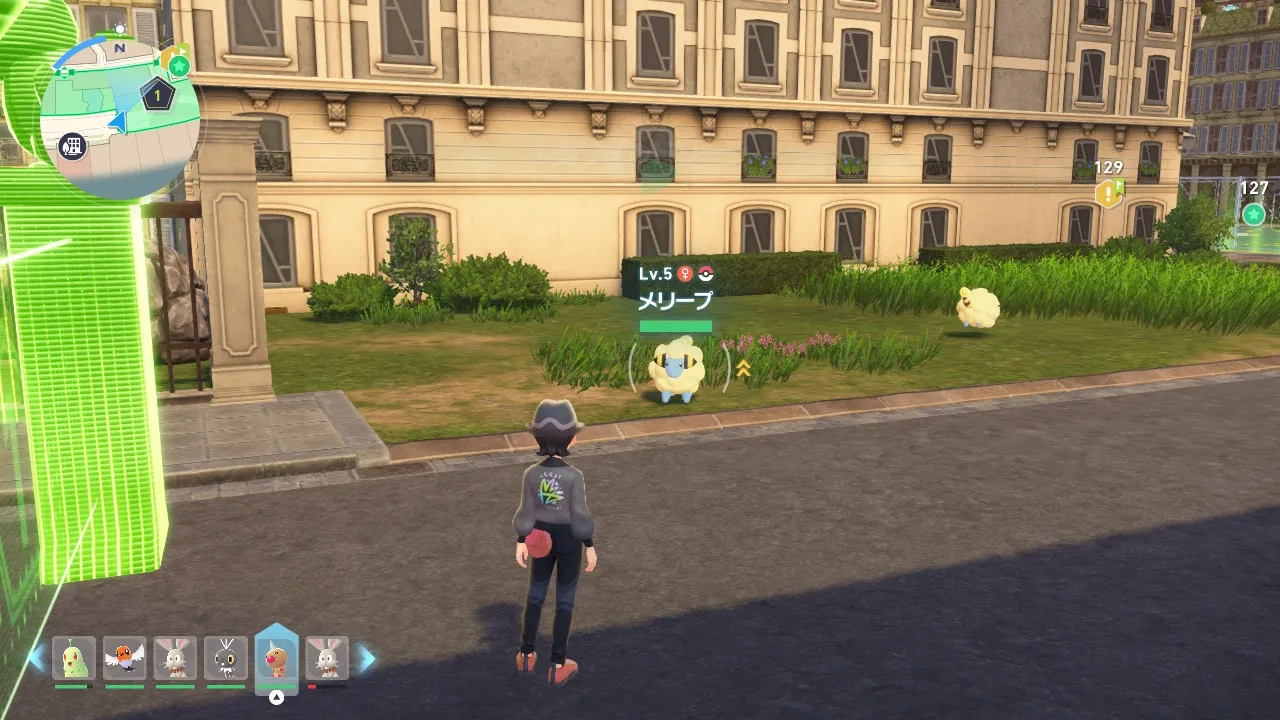Select the green star waypoint labeled 127

pos(1253,214)
